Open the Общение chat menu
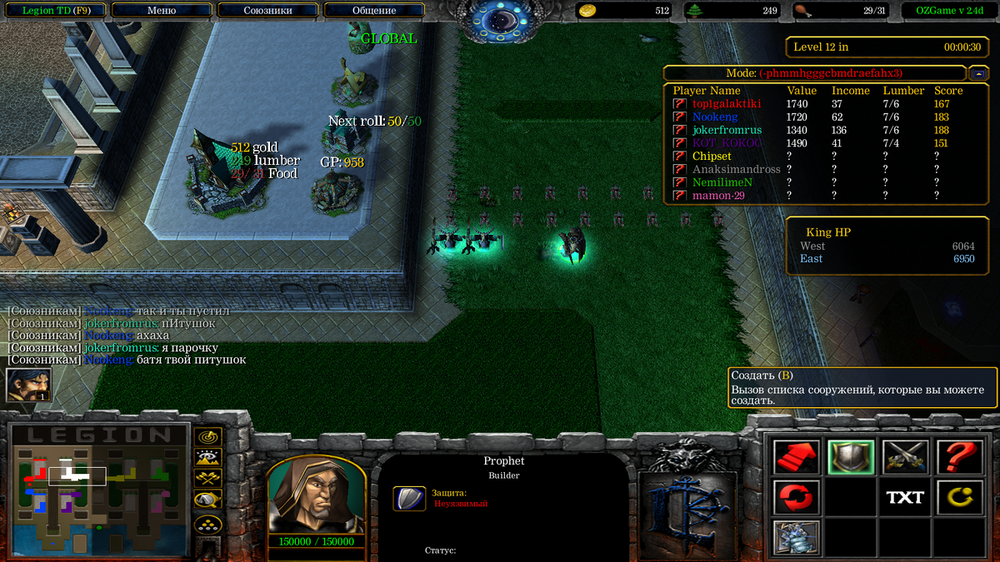The image size is (1000, 562). pyautogui.click(x=373, y=10)
